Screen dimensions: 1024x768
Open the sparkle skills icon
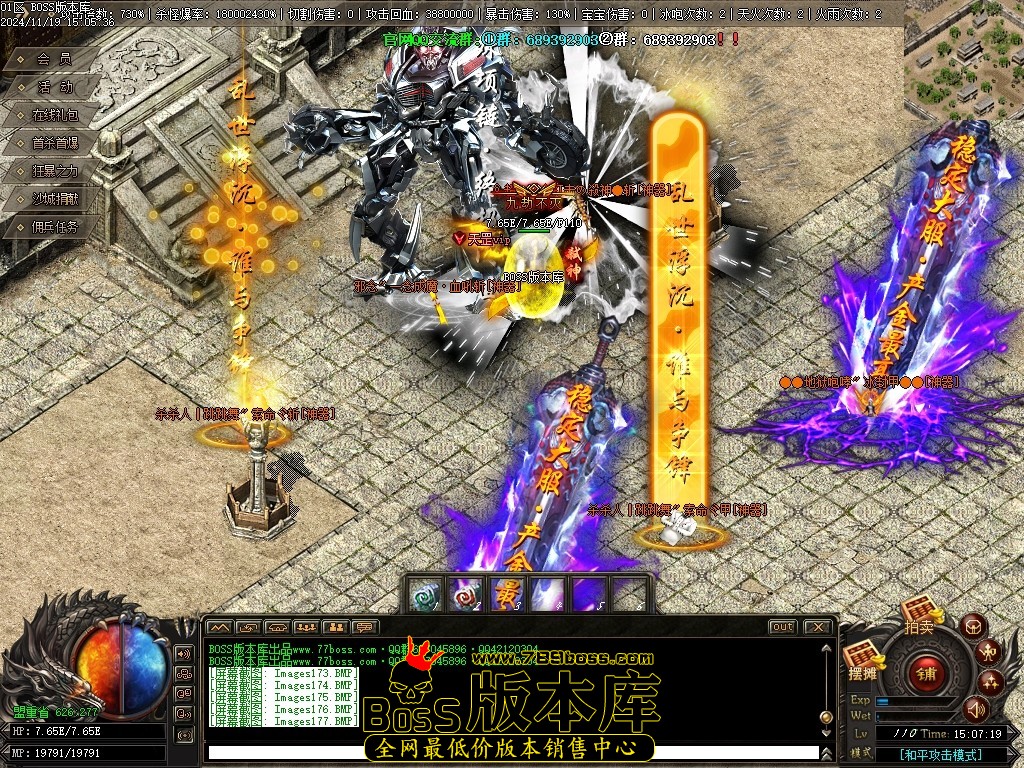[991, 683]
